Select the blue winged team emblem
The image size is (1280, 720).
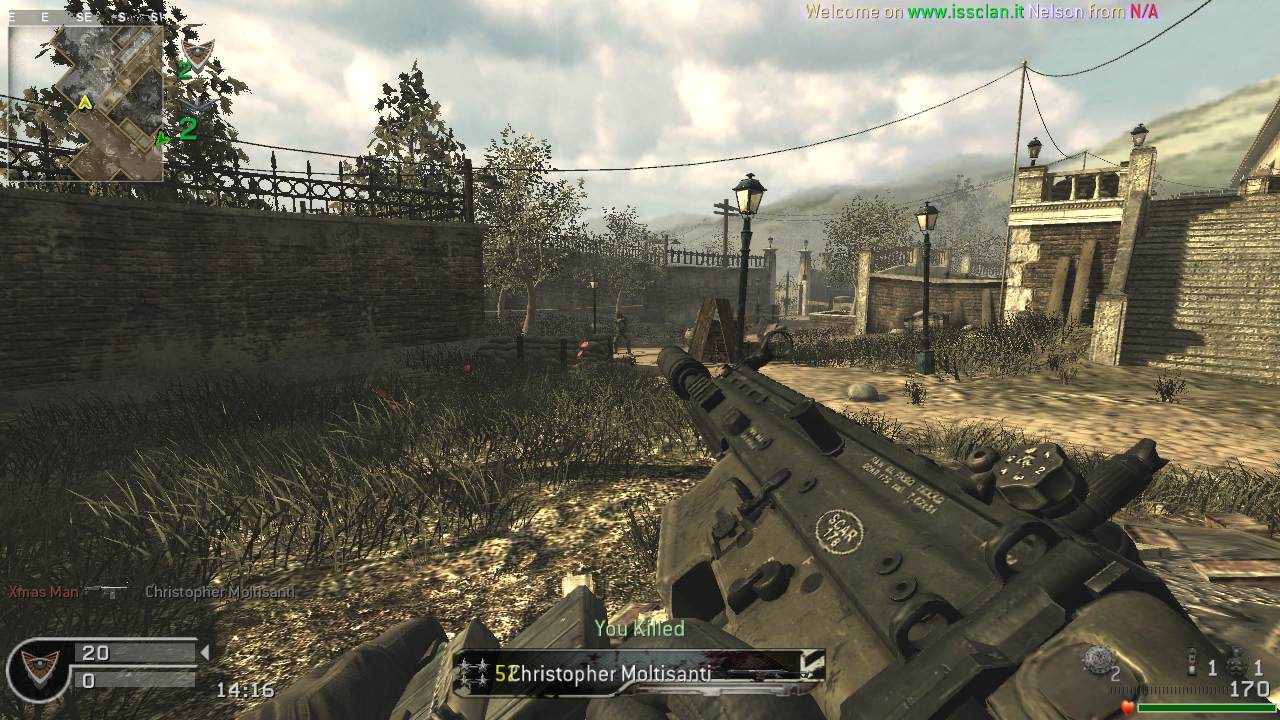[x=197, y=103]
